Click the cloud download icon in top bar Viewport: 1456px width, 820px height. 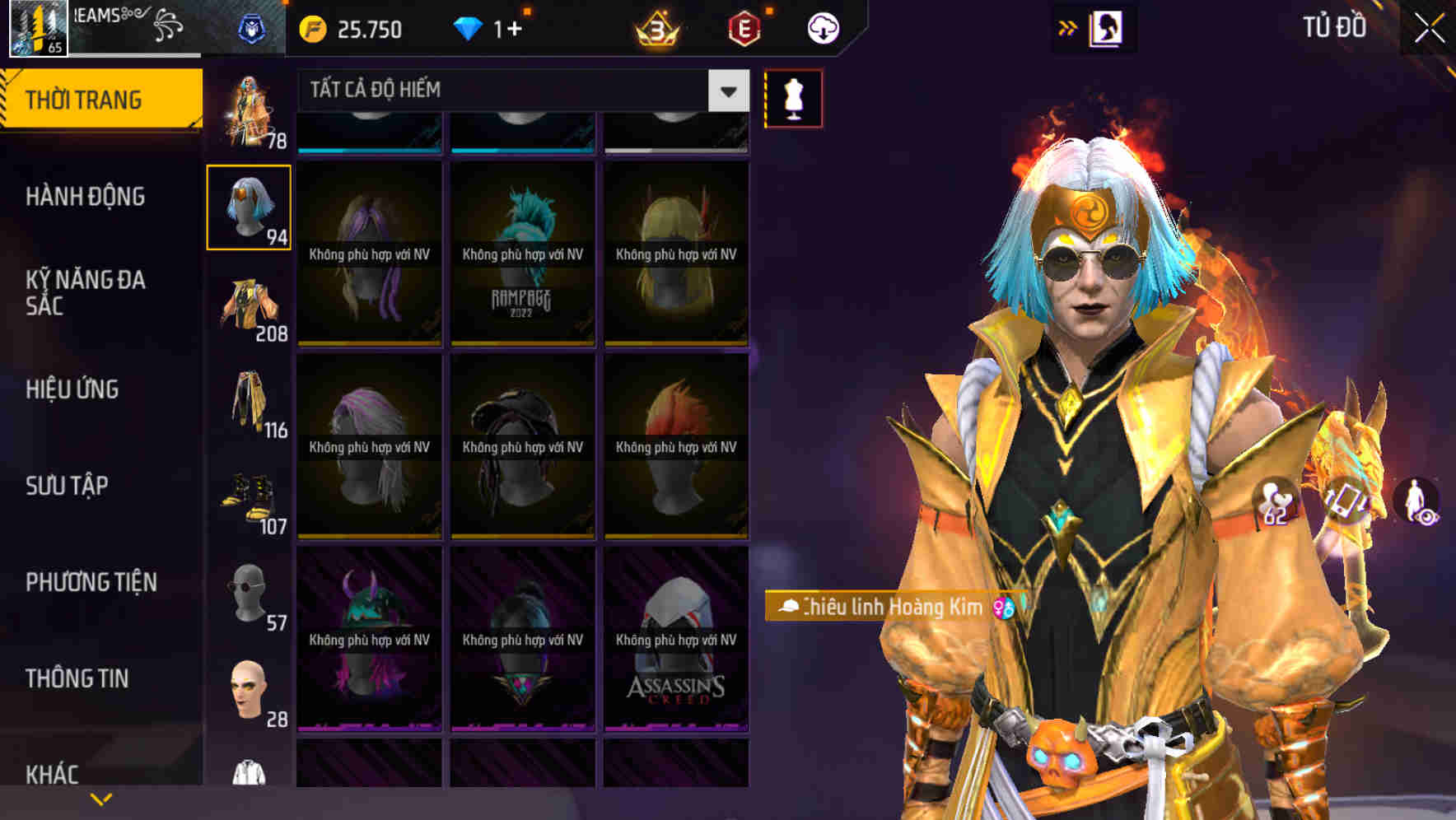(x=823, y=27)
